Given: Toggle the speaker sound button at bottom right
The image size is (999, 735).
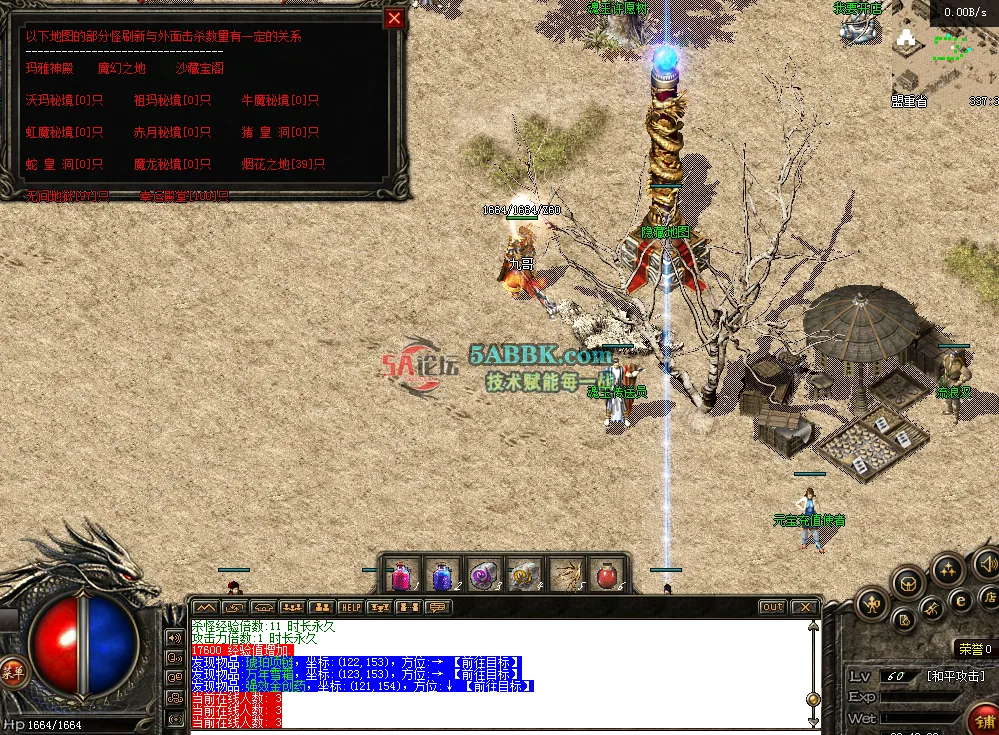Looking at the screenshot, I should 986,563.
